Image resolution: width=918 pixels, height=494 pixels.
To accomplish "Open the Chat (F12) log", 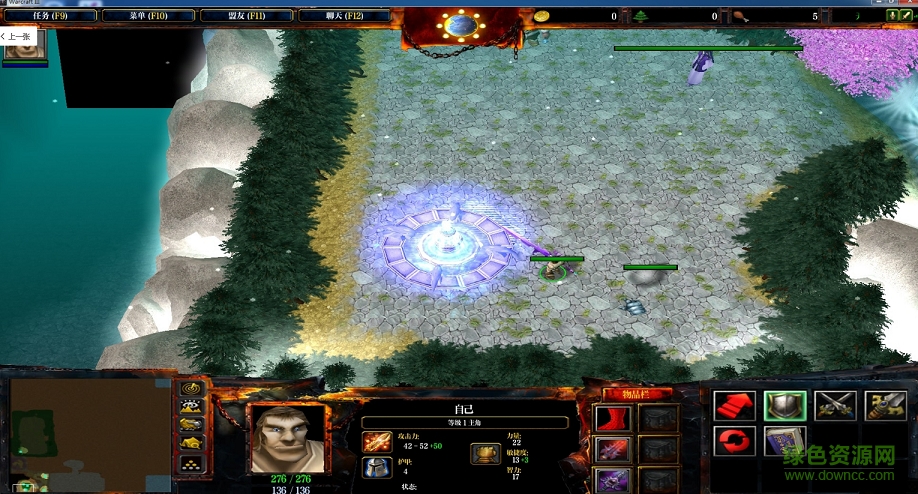I will click(x=343, y=16).
